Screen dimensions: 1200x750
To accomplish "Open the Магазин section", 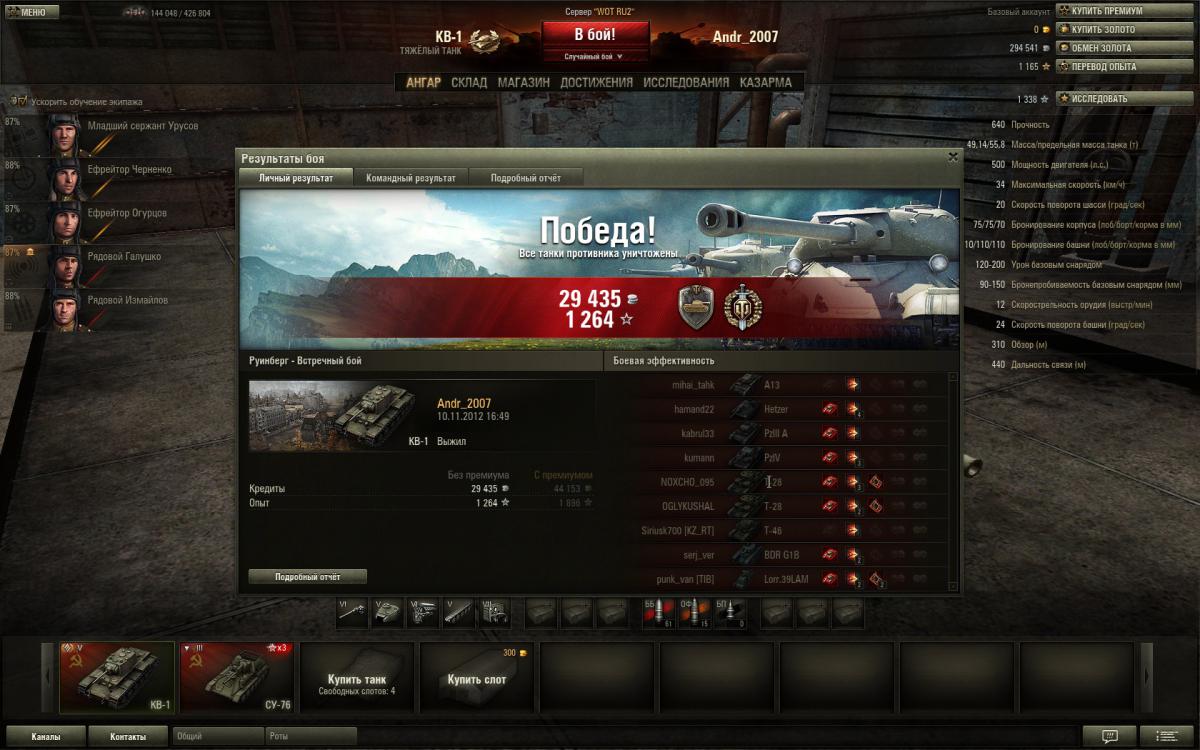I will (523, 82).
